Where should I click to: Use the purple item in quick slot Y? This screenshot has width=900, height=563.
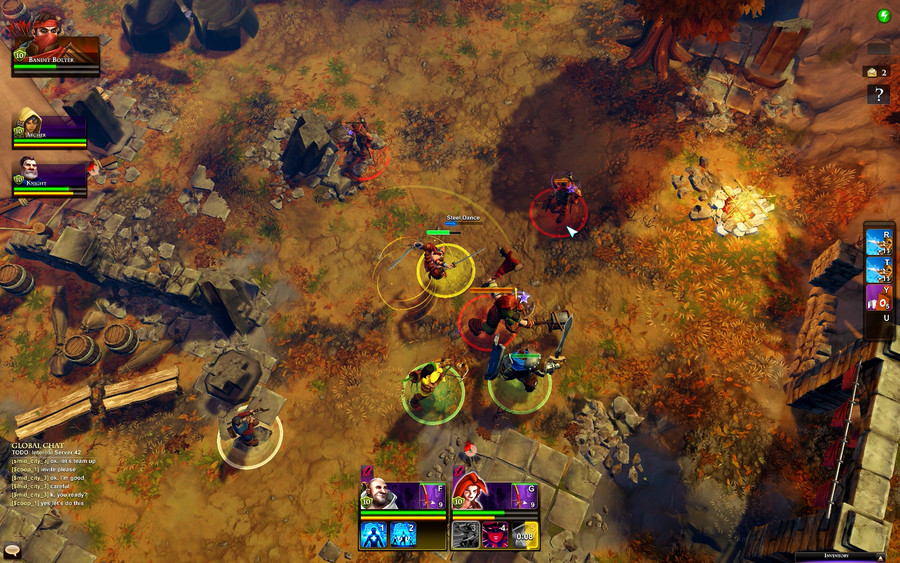(x=879, y=296)
